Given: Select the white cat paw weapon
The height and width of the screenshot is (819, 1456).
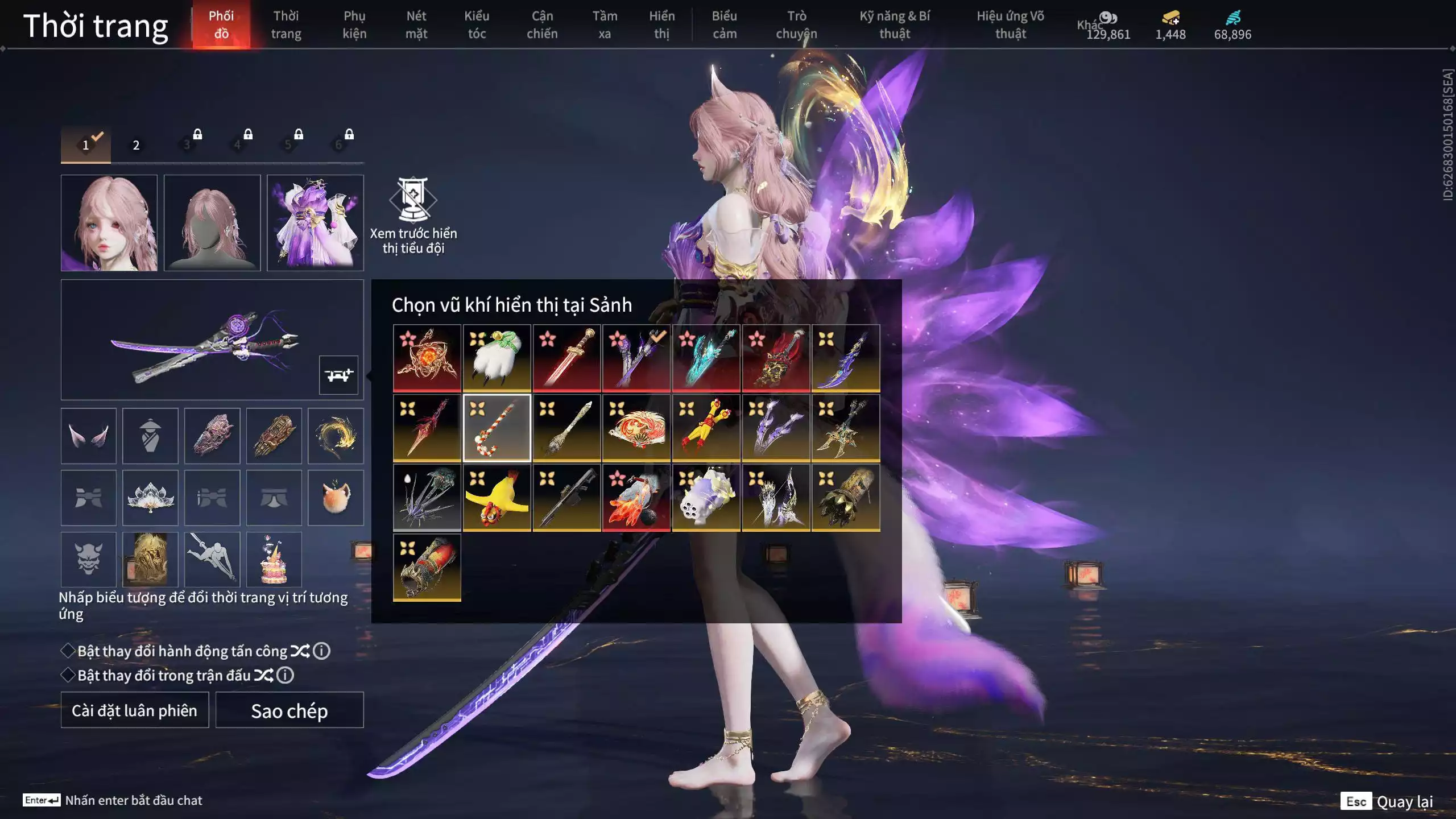Looking at the screenshot, I should 497,358.
